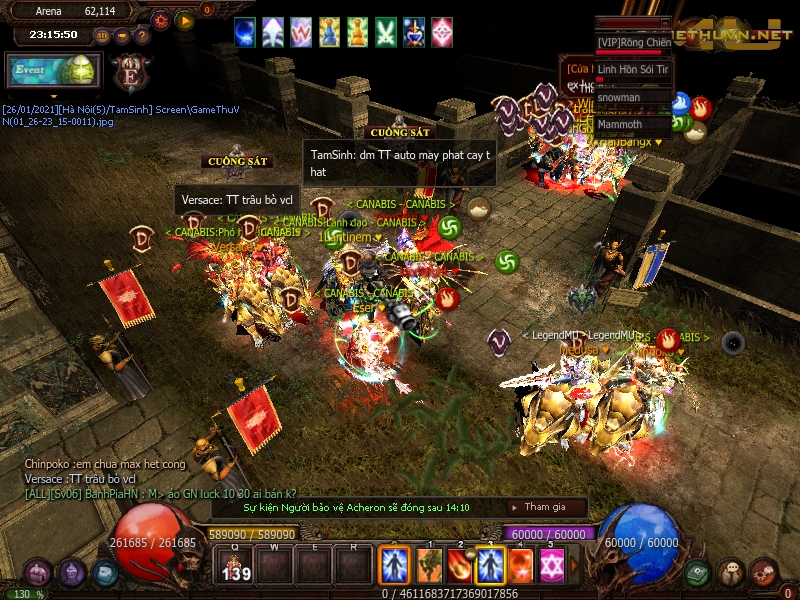Toggle the 3D view button
800x600 pixels.
click(x=102, y=36)
